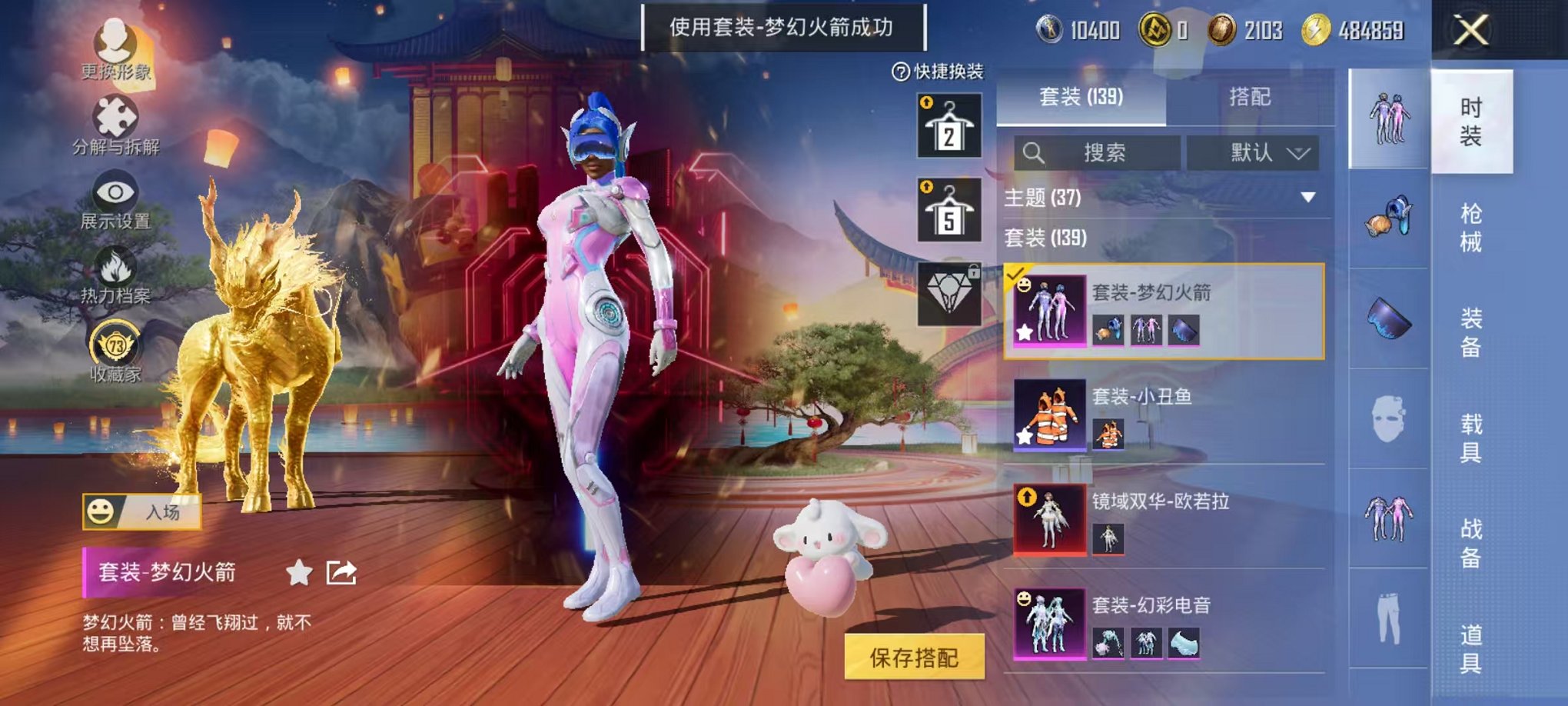Image resolution: width=1568 pixels, height=706 pixels.
Task: Collapse the 主题 (37) section
Action: [x=1307, y=197]
